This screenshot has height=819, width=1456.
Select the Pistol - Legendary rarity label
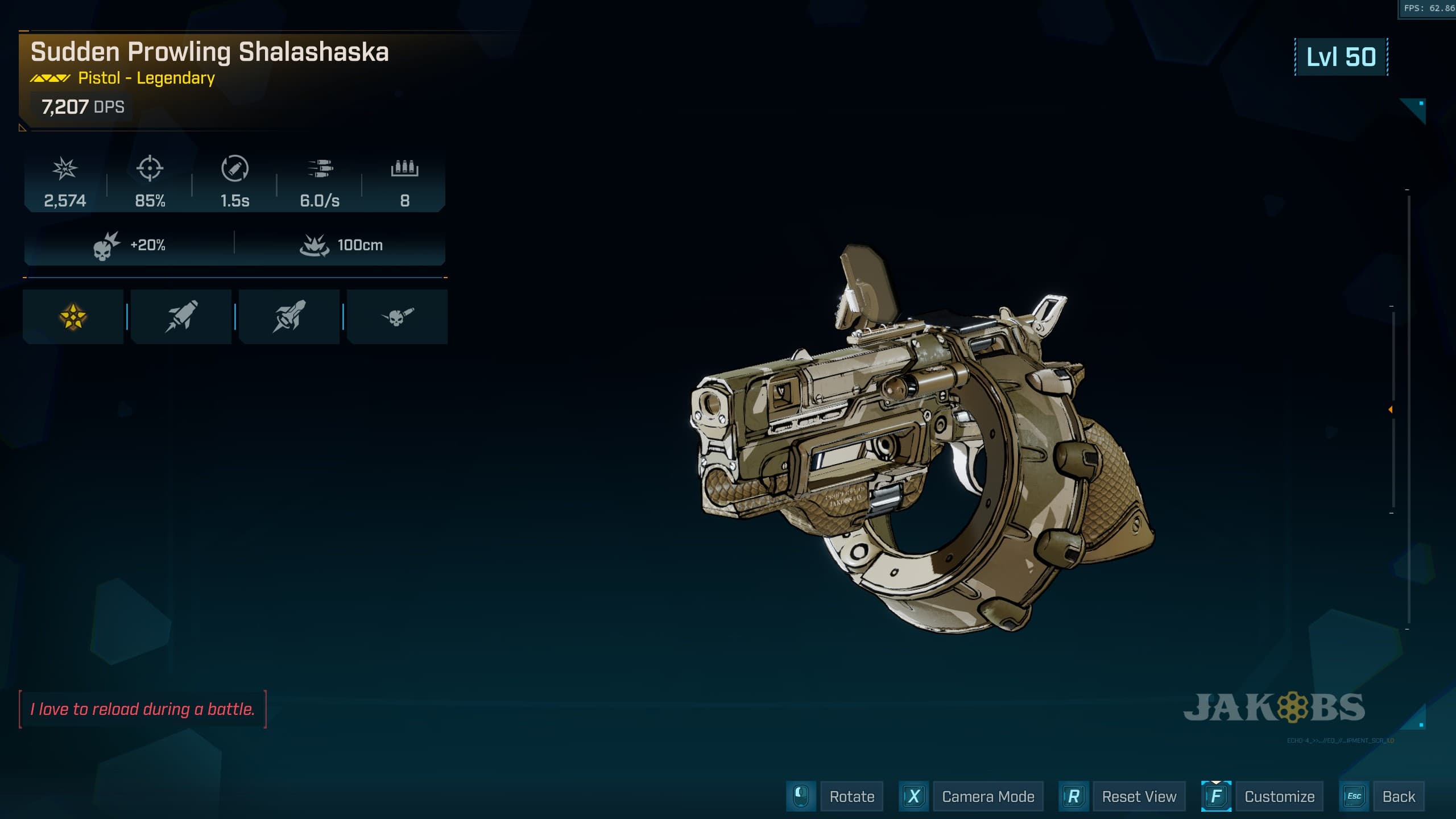click(x=146, y=79)
